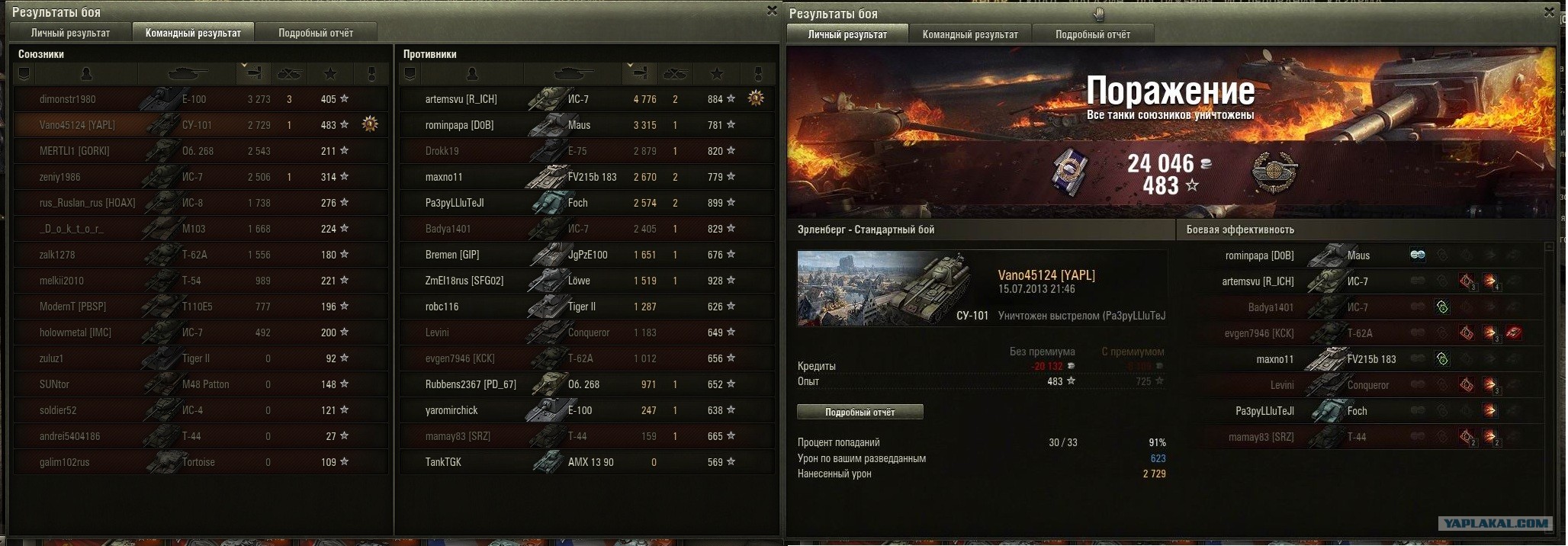Close the battle results window showing Поражение
Image resolution: width=1568 pixels, height=546 pixels.
click(1549, 12)
